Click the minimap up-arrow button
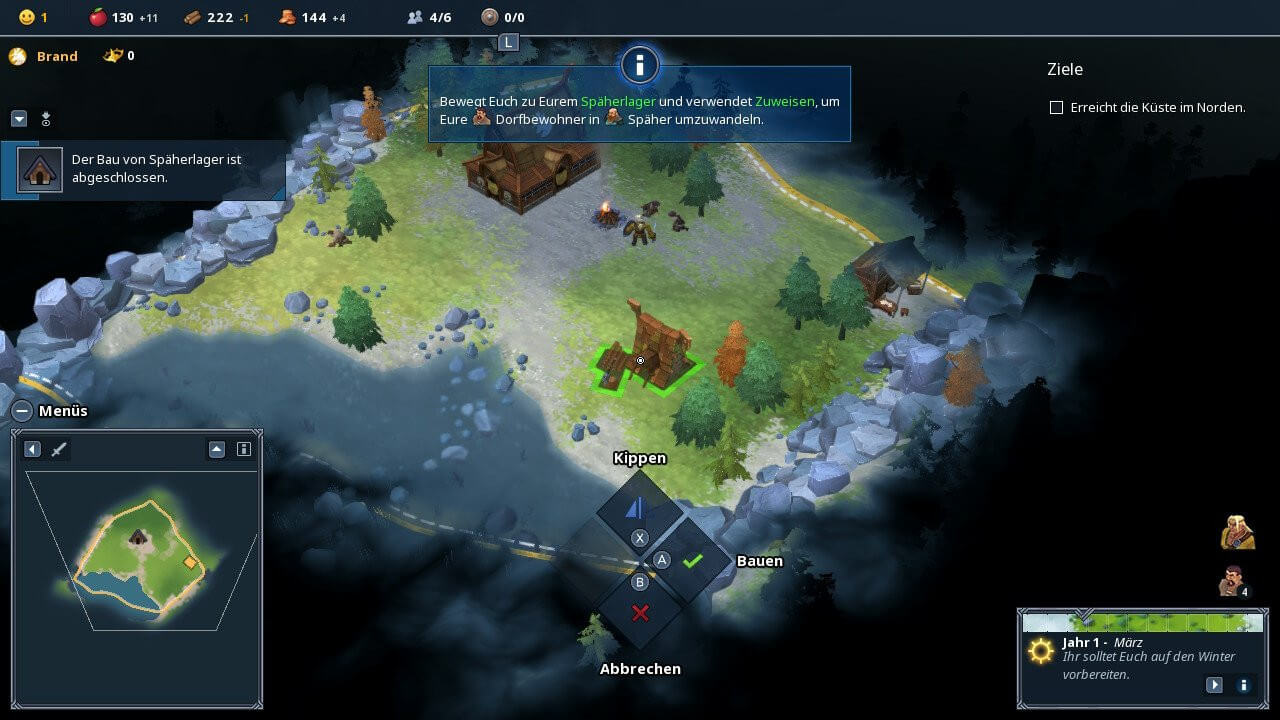 click(x=217, y=450)
